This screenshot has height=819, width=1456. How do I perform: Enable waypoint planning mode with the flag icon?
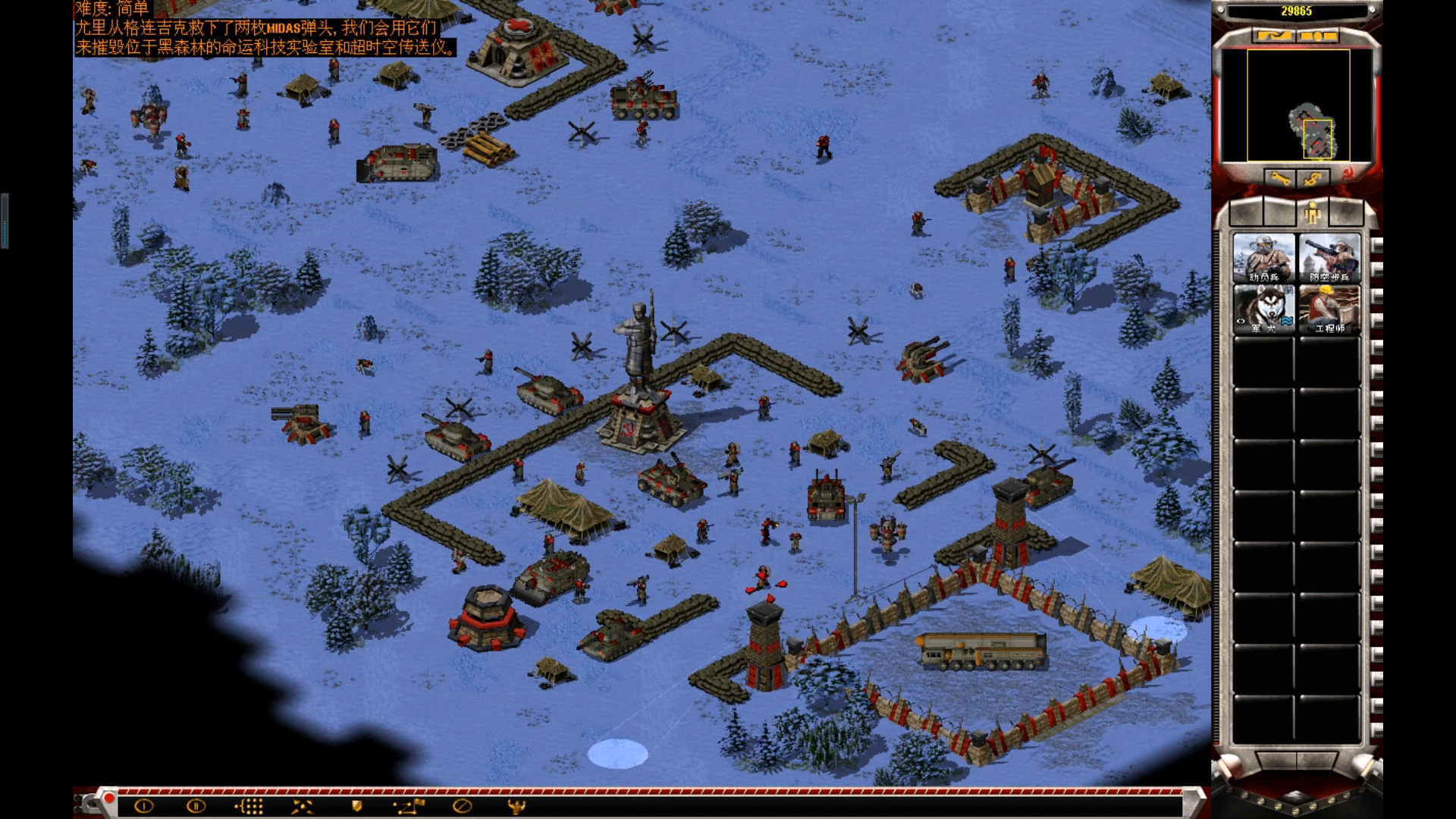click(409, 806)
